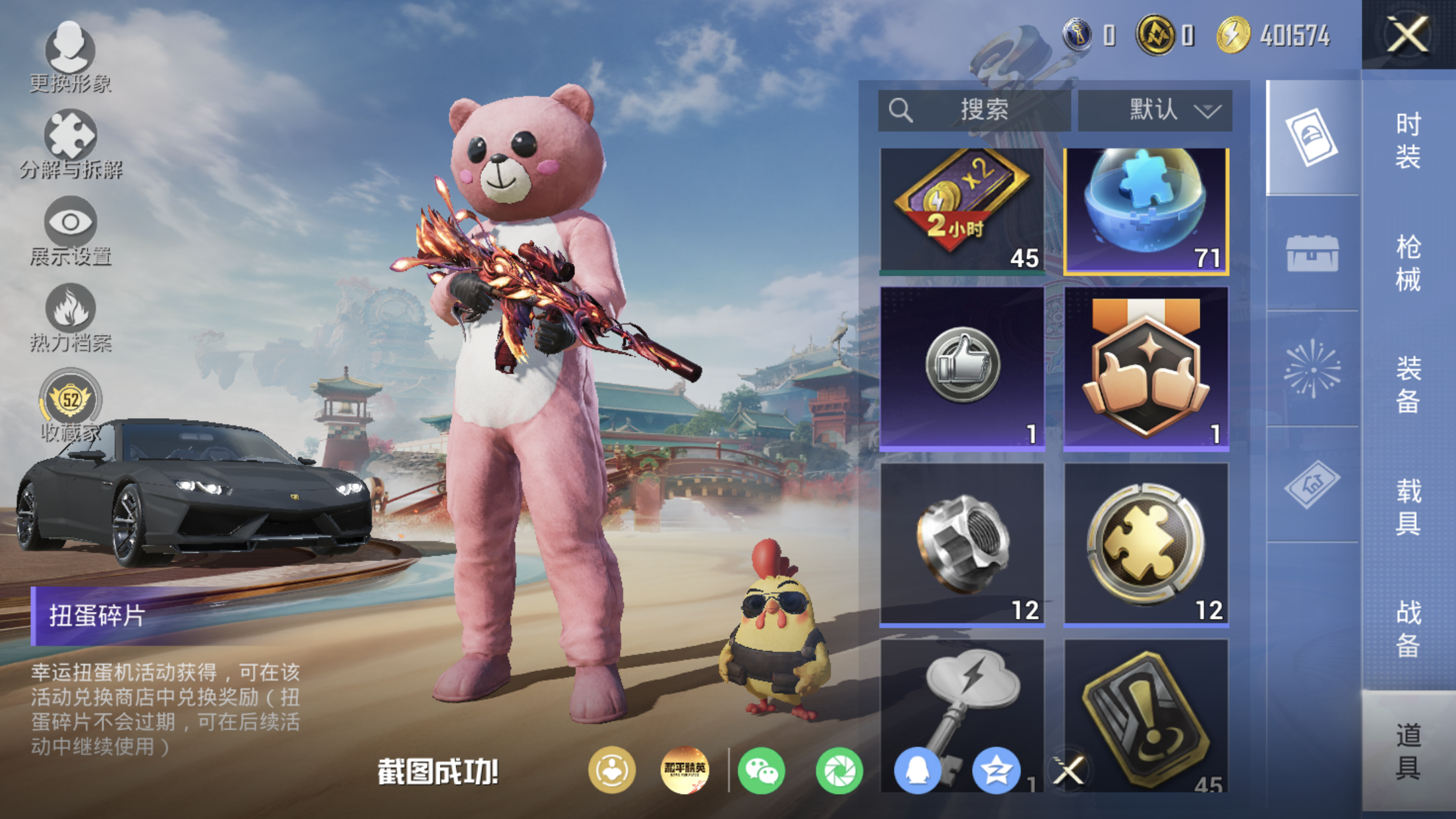Viewport: 1456px width, 819px height.
Task: Select the gold puzzle piece coin
Action: pos(1146,543)
